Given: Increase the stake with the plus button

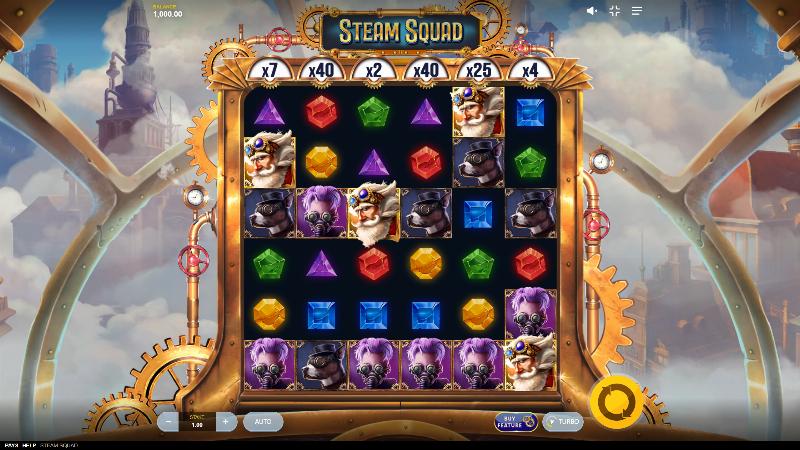Looking at the screenshot, I should [x=226, y=422].
